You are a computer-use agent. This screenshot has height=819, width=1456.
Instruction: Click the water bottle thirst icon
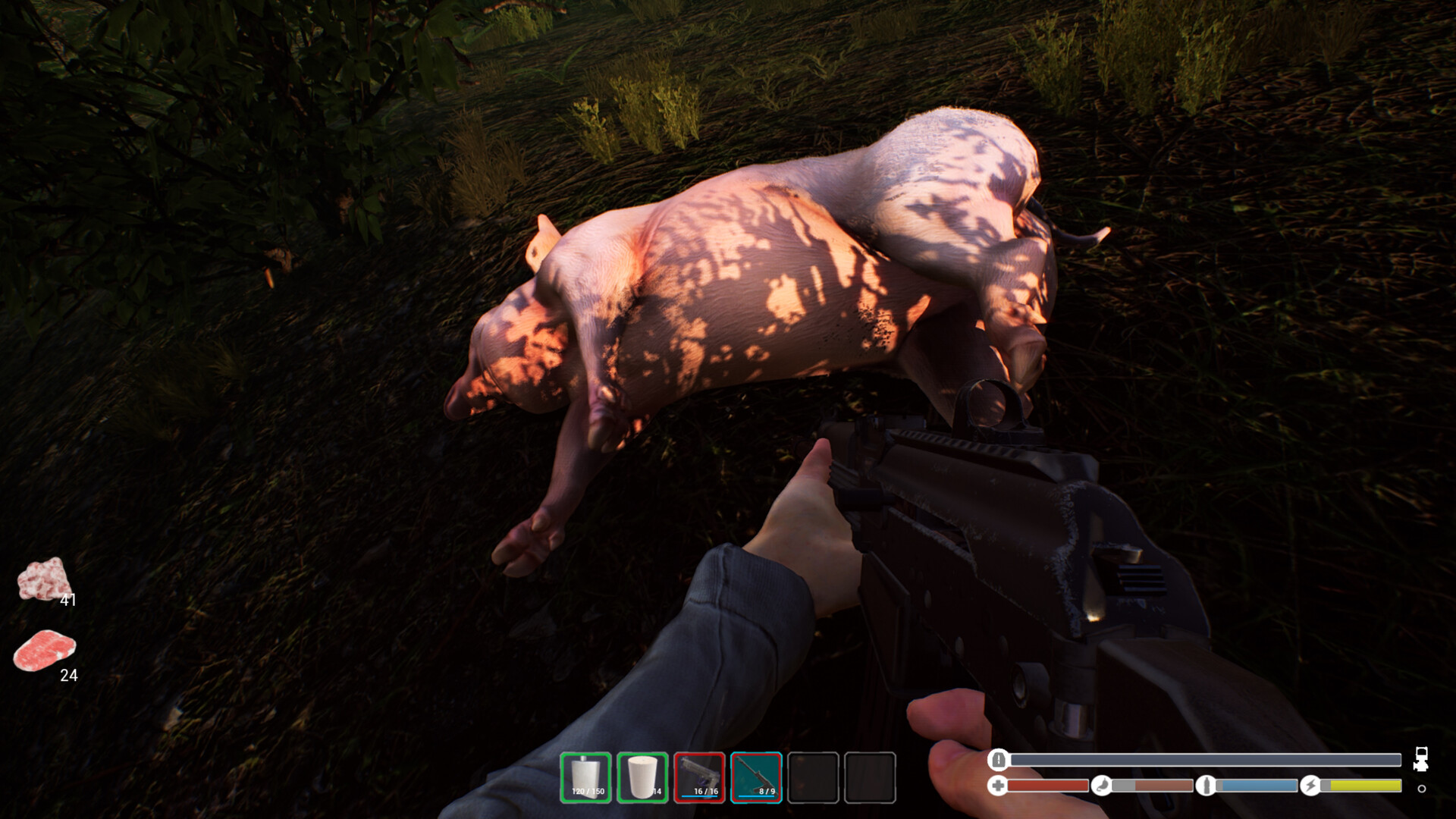[x=1206, y=786]
